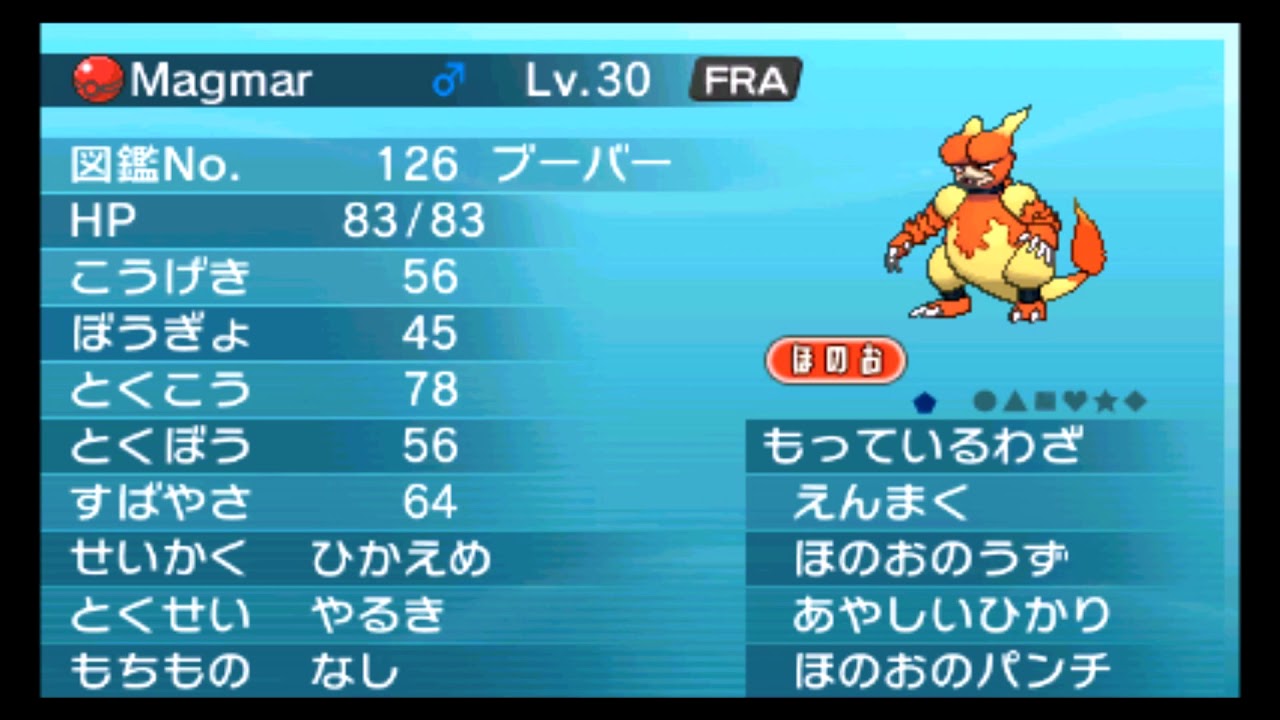Viewport: 1280px width, 720px height.
Task: Select the heart marking icon
Action: 1073,401
